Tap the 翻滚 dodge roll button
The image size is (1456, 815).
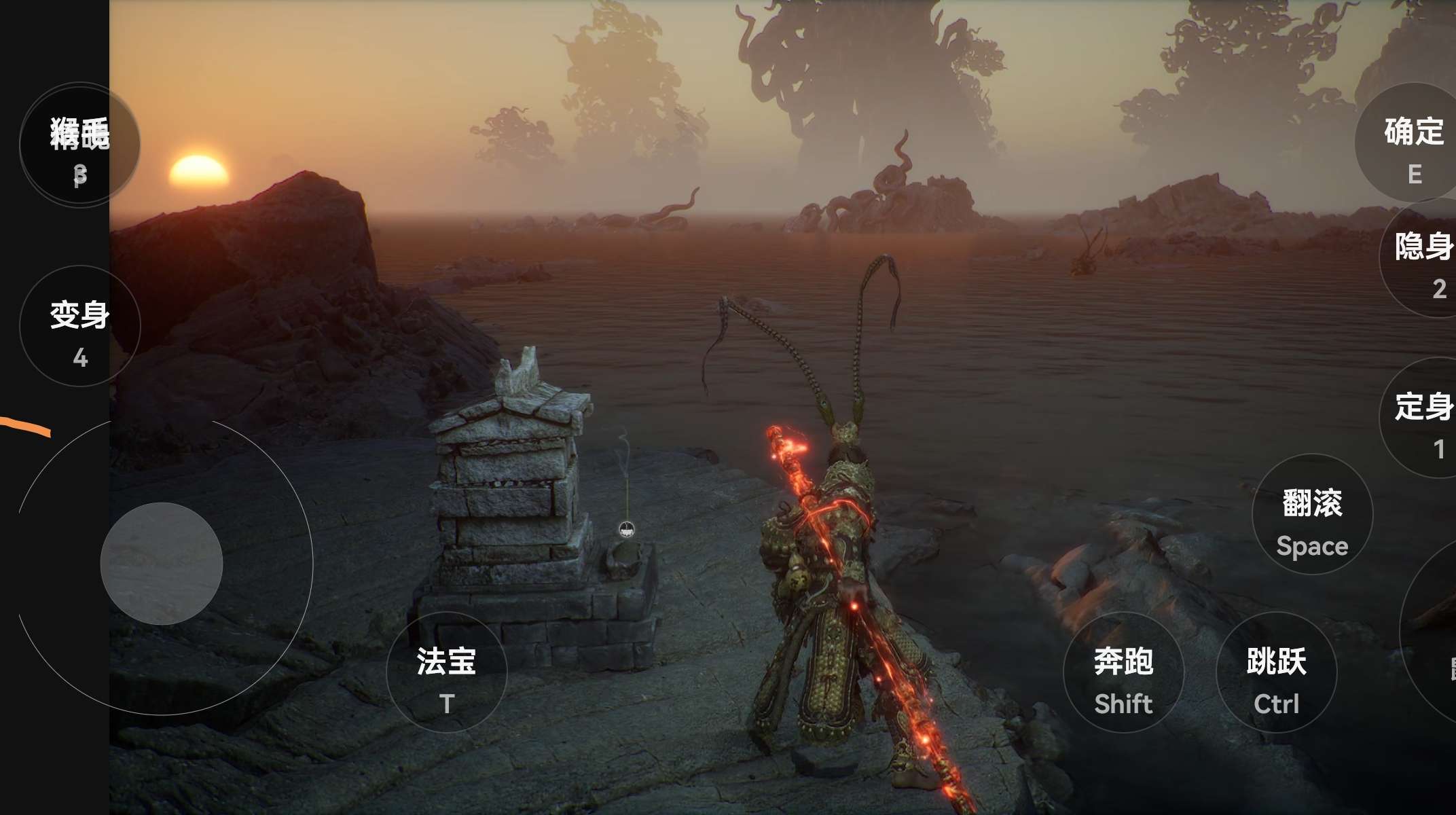(1312, 514)
